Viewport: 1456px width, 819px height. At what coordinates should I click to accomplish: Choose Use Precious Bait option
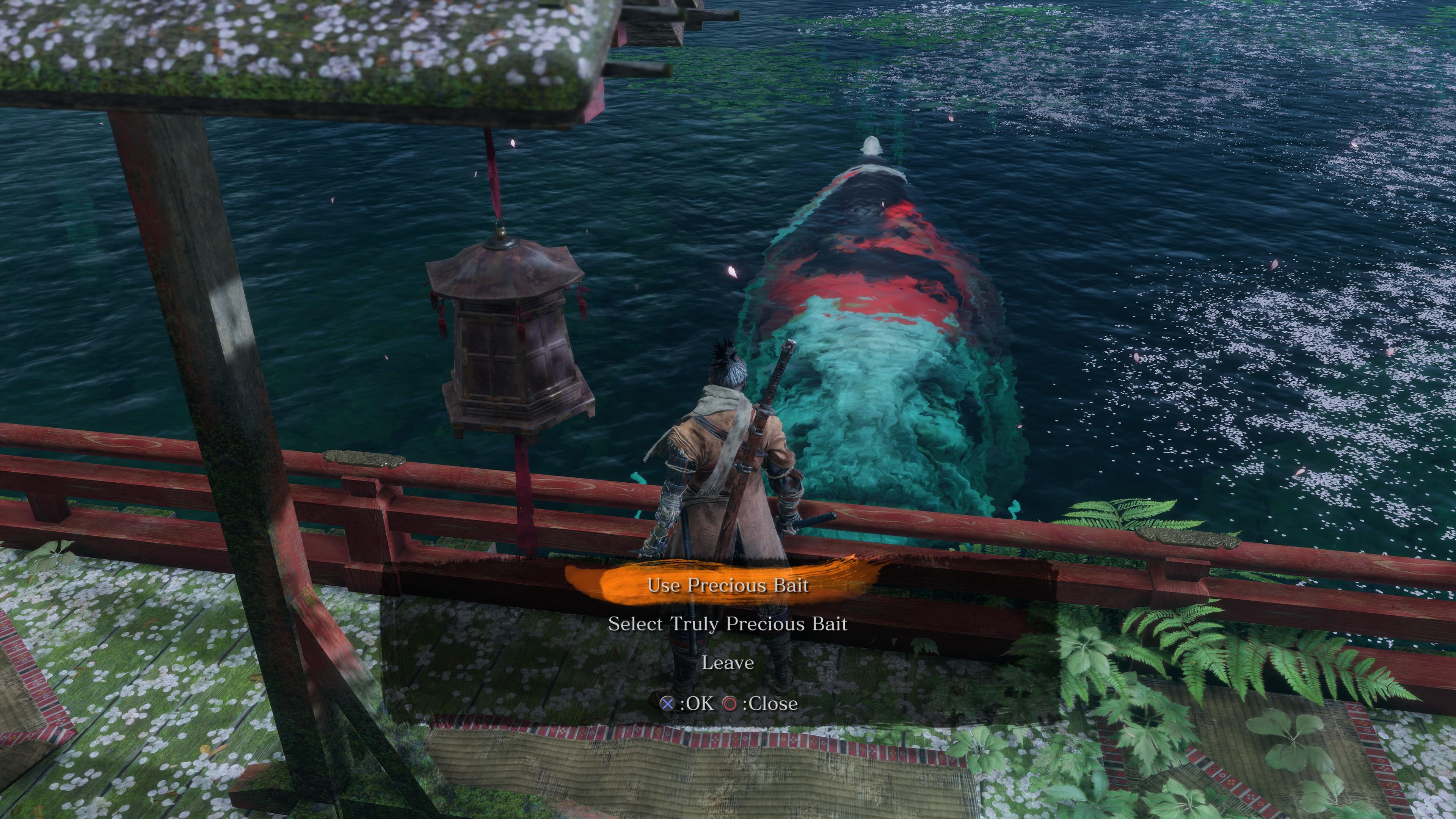click(x=728, y=585)
